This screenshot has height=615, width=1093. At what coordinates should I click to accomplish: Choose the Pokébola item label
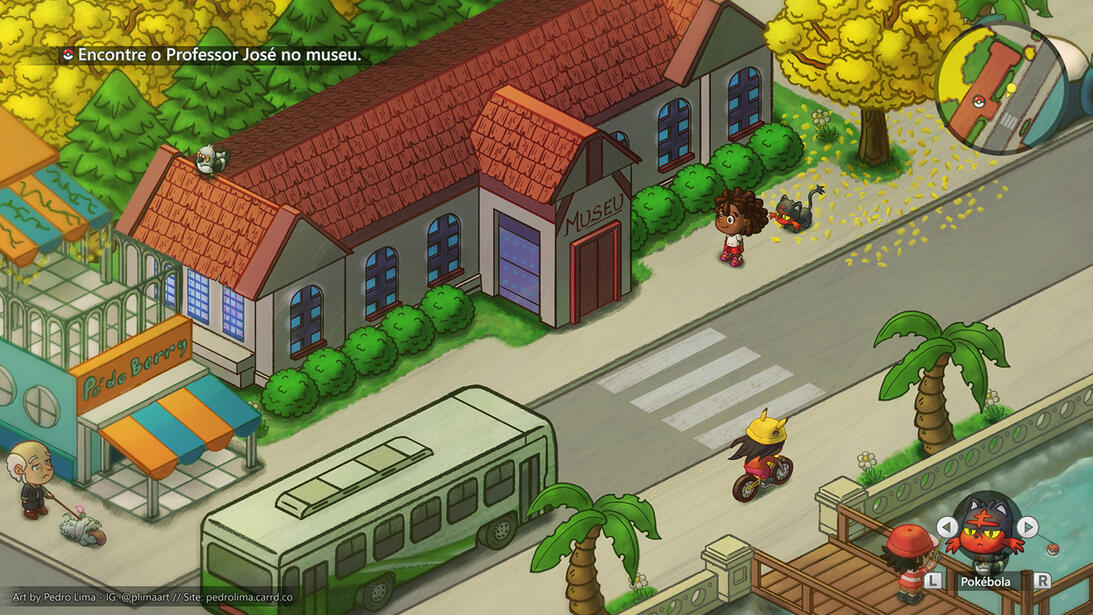click(985, 581)
